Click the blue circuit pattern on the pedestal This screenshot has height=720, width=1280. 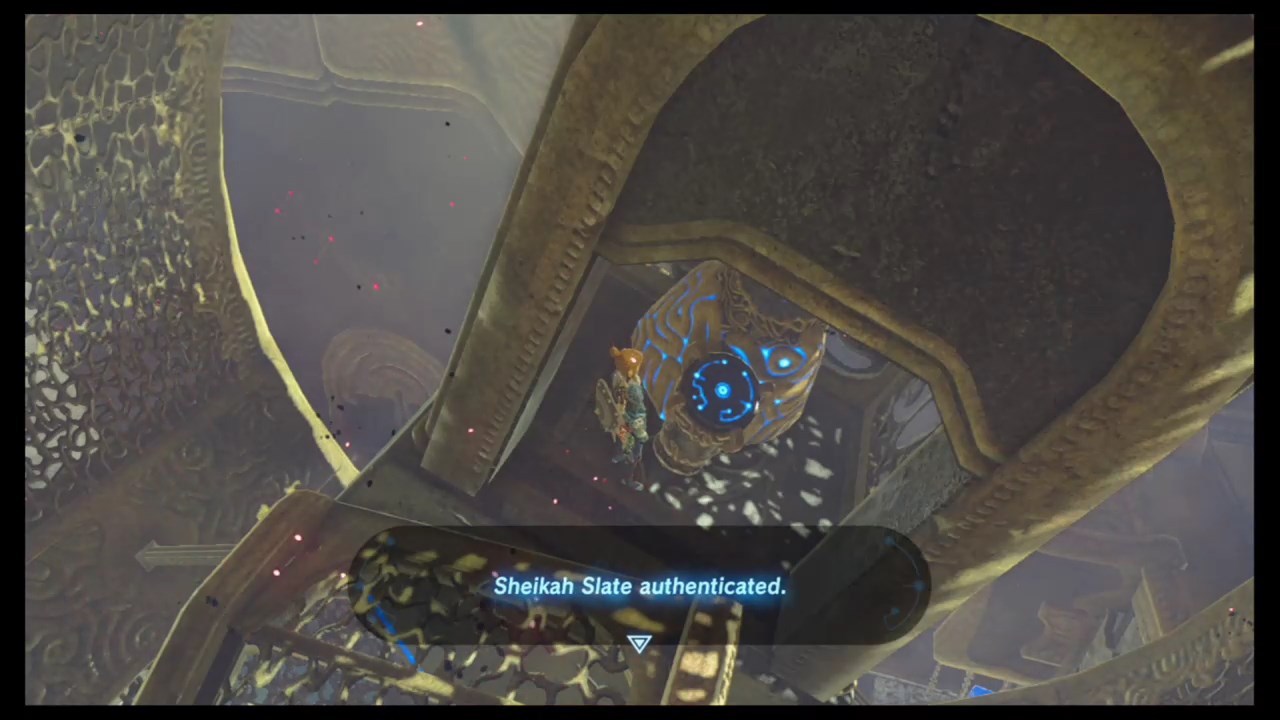tap(675, 330)
